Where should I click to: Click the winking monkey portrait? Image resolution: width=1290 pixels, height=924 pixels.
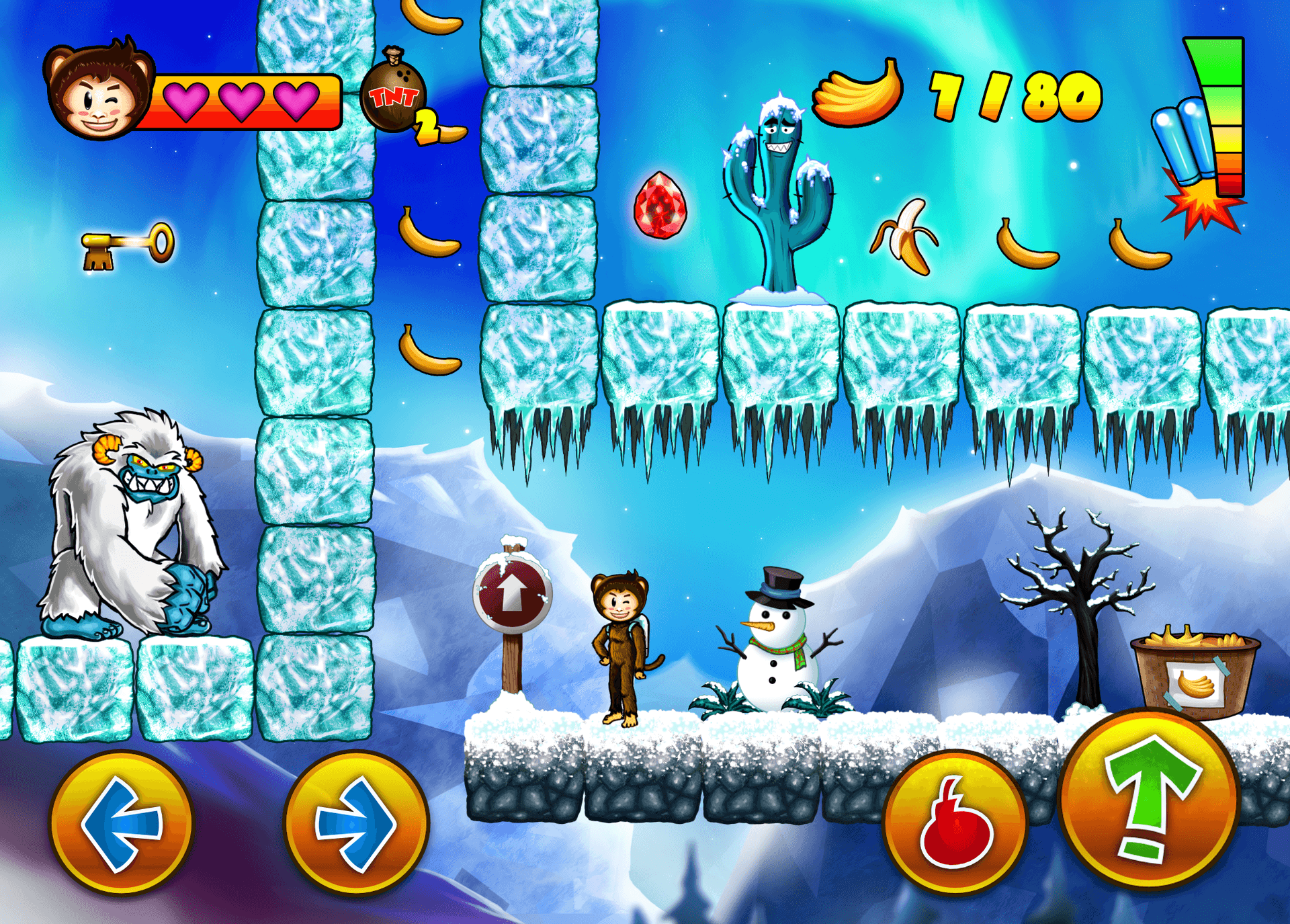[x=99, y=91]
